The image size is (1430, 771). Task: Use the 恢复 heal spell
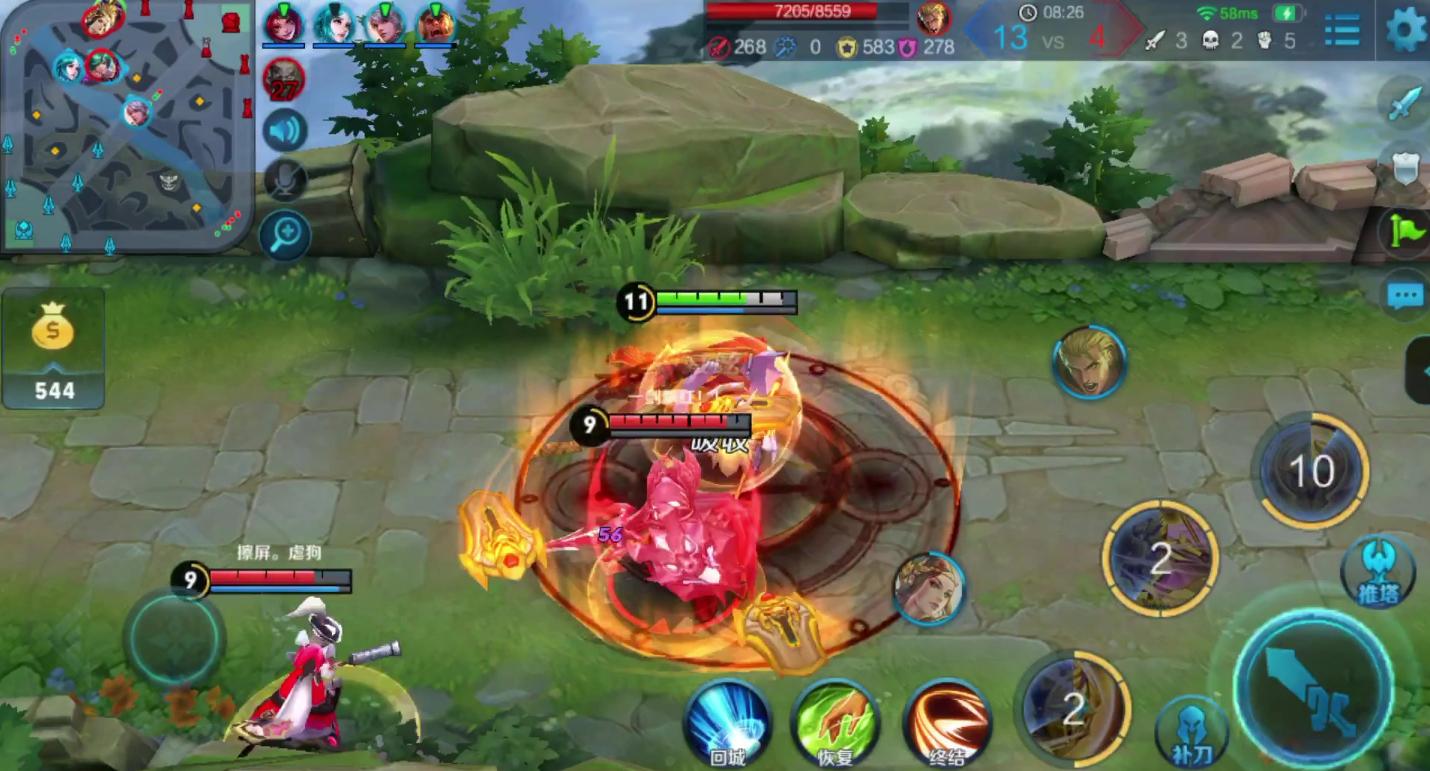[x=835, y=722]
